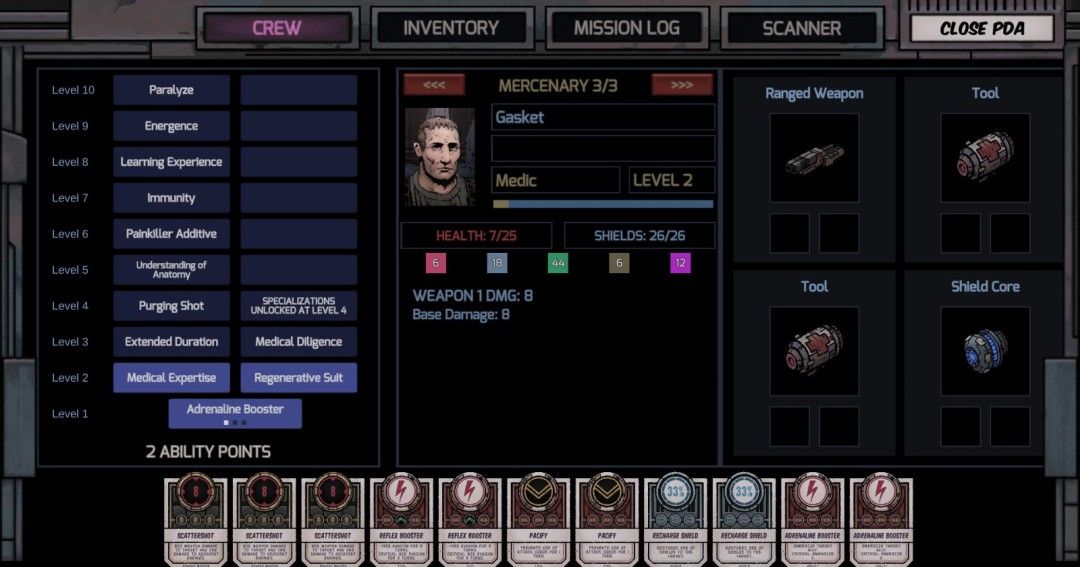Select the Energence skill
Image resolution: width=1080 pixels, height=567 pixels.
pyautogui.click(x=171, y=126)
